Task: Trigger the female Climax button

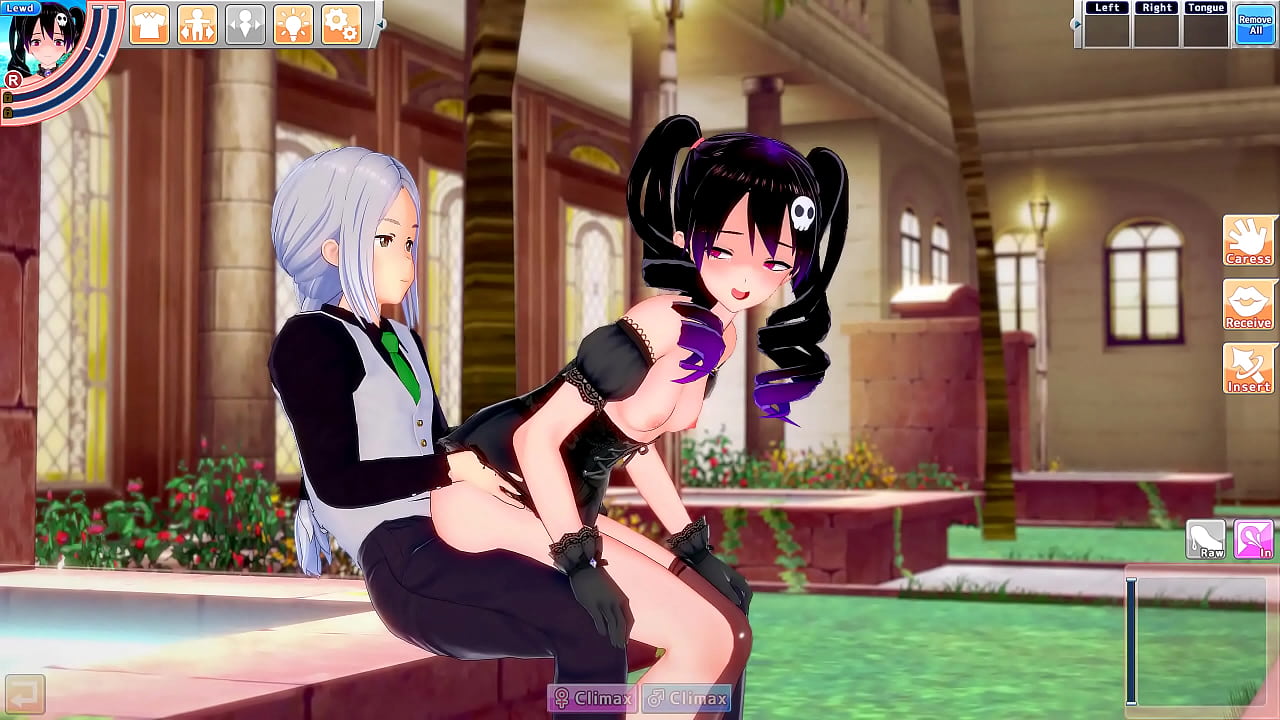Action: click(x=592, y=700)
